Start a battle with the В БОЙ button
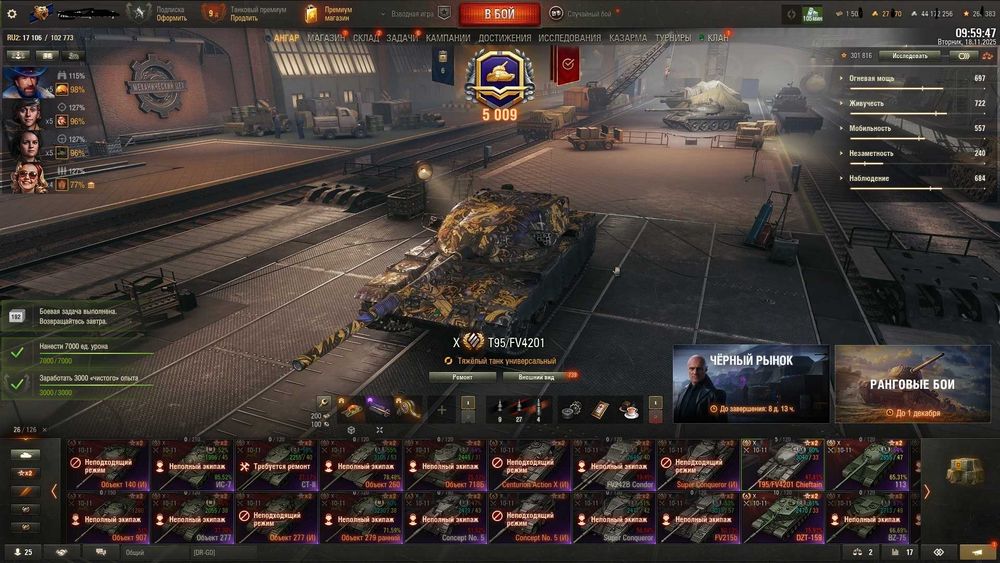The height and width of the screenshot is (563, 1000). (499, 14)
